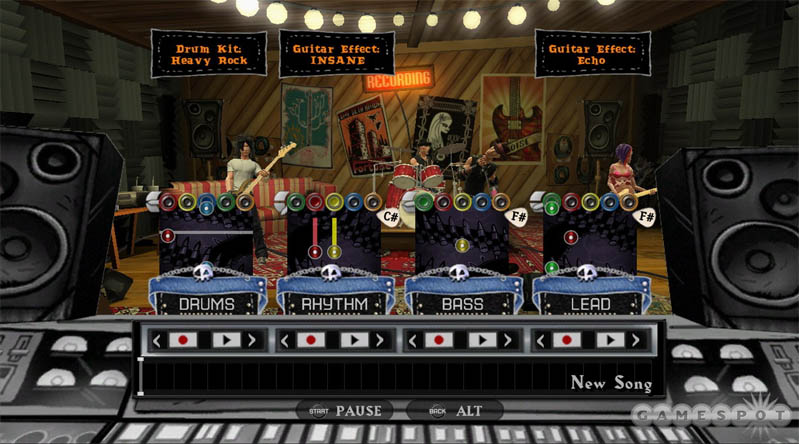The height and width of the screenshot is (444, 799).
Task: Play the Rhythm track
Action: (354, 340)
